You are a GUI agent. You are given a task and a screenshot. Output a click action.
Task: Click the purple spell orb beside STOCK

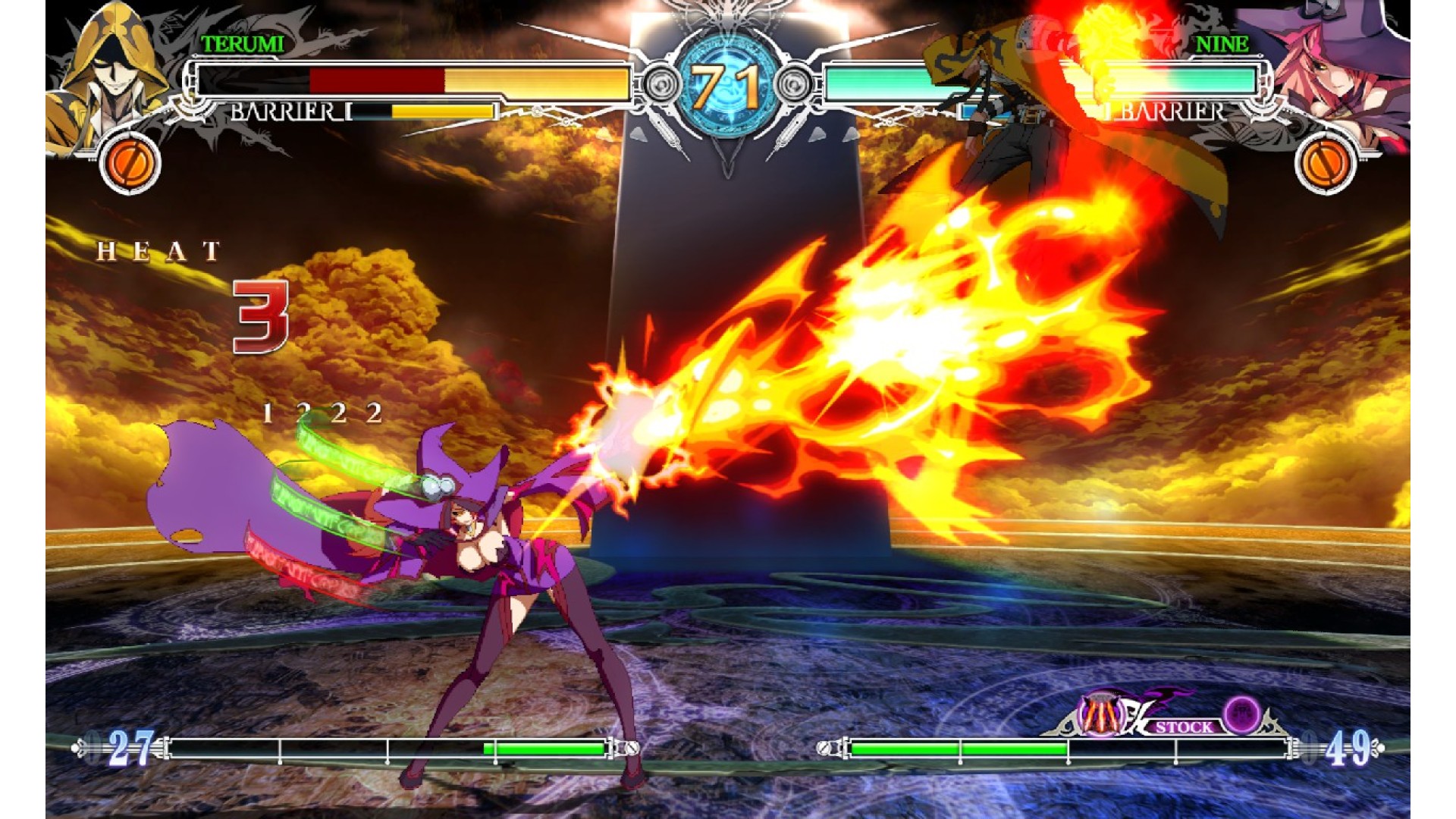tap(1242, 714)
